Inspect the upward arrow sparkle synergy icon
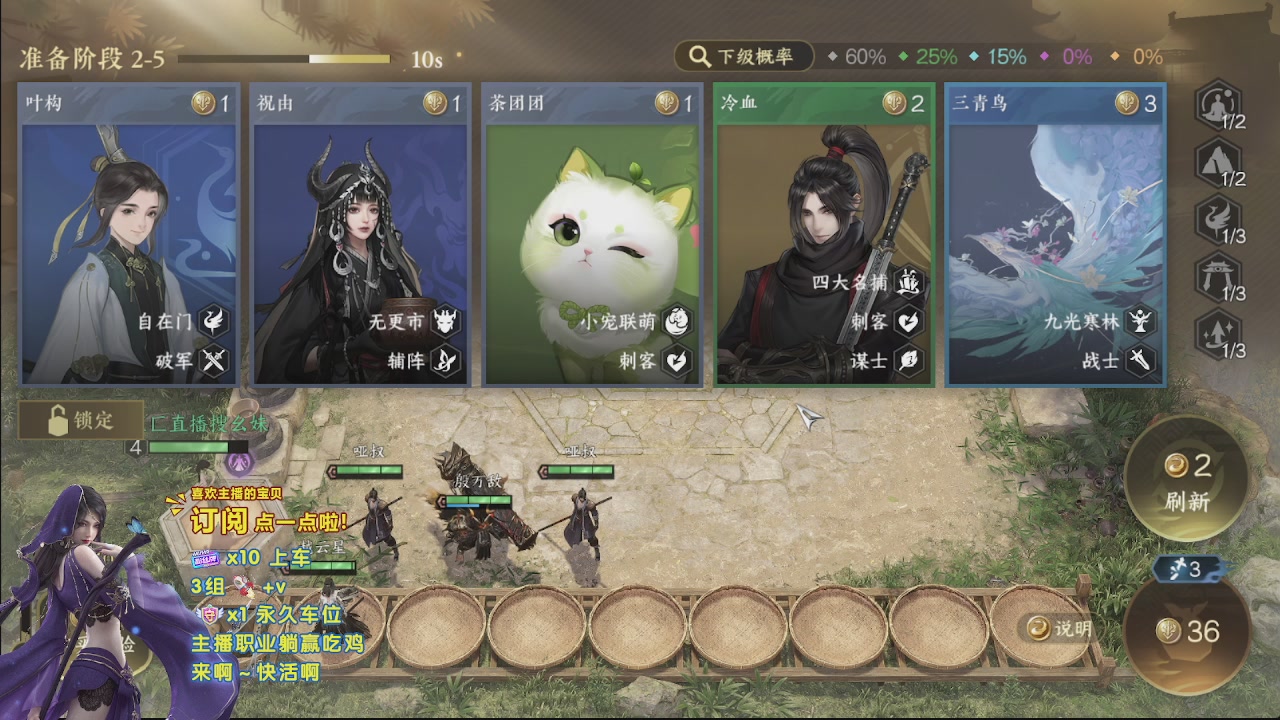Screen dimensions: 1280x720 [x=1218, y=332]
